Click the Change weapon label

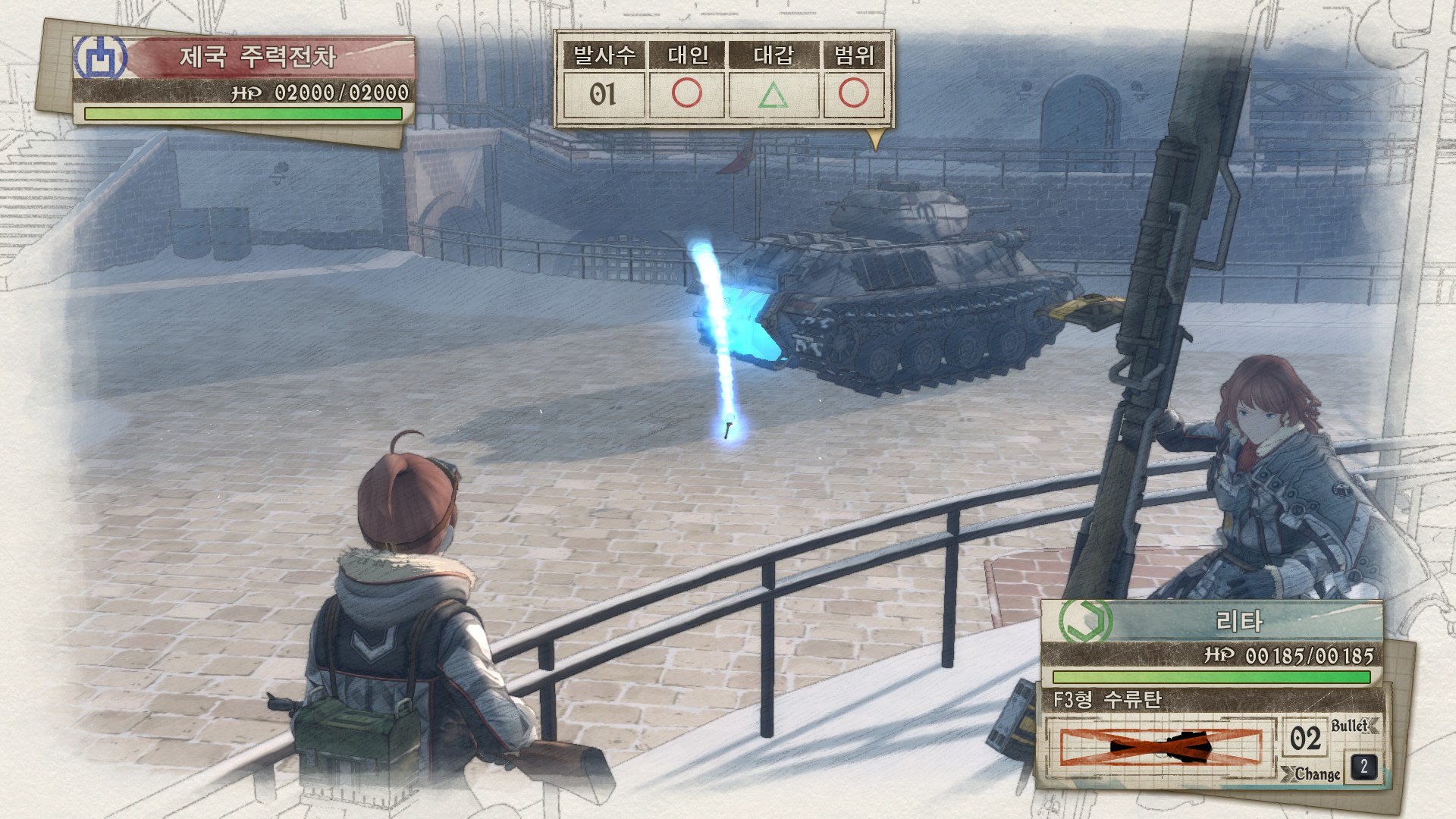click(1316, 774)
